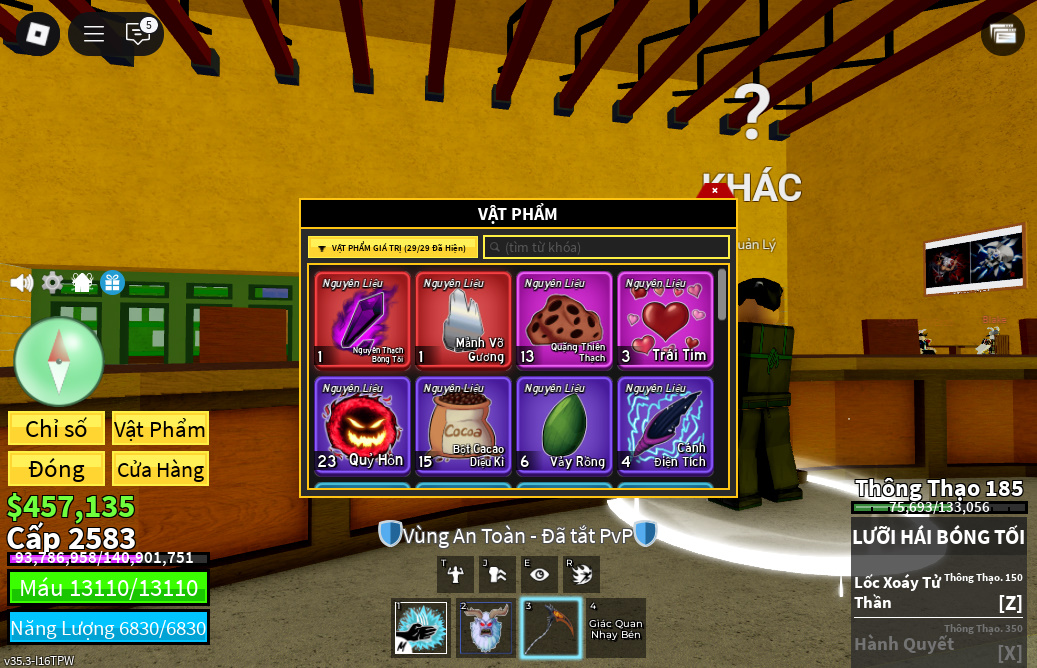
Task: Open the Roblox chat window
Action: click(x=139, y=34)
